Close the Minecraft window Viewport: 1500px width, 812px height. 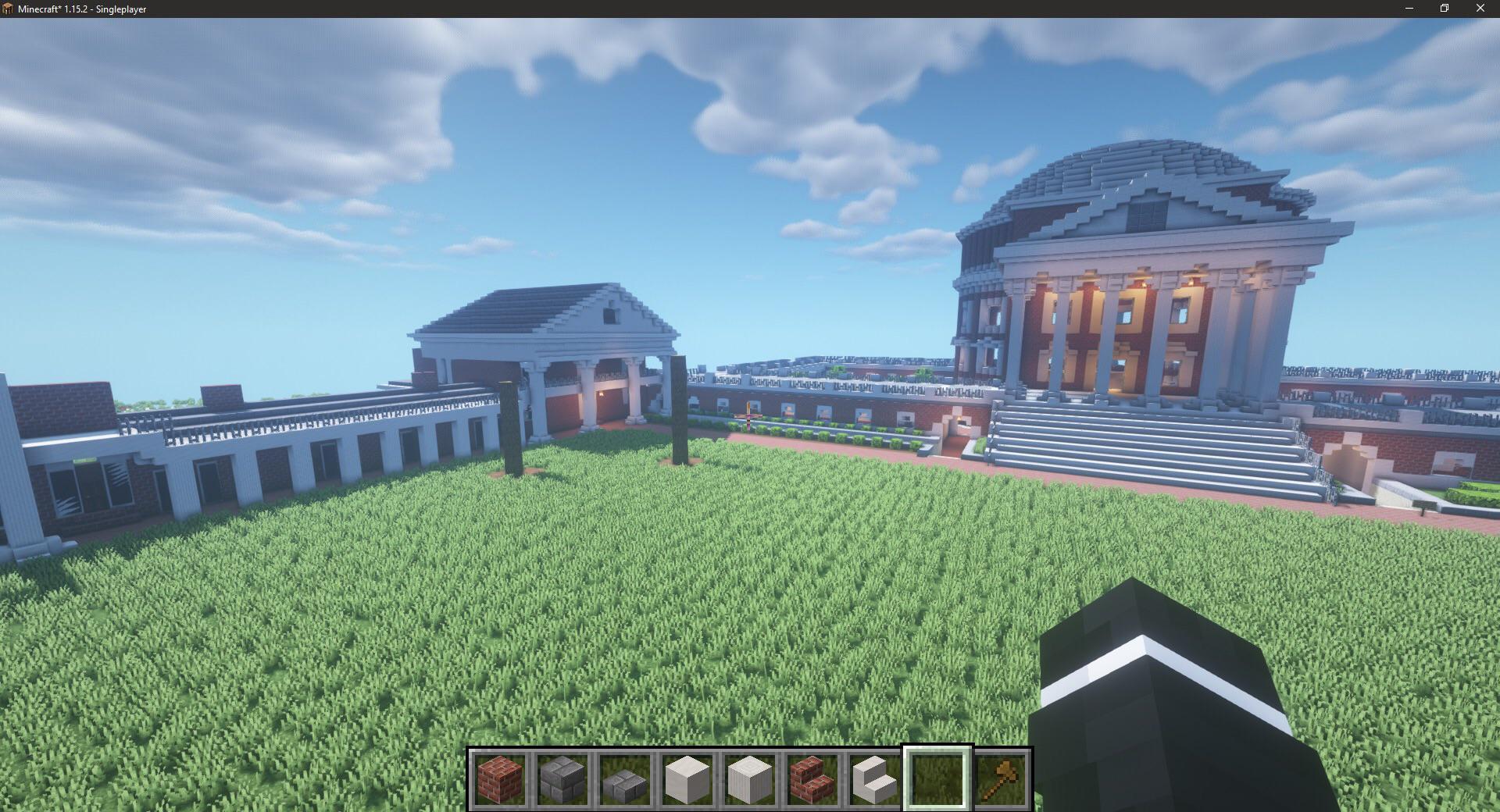tap(1479, 9)
